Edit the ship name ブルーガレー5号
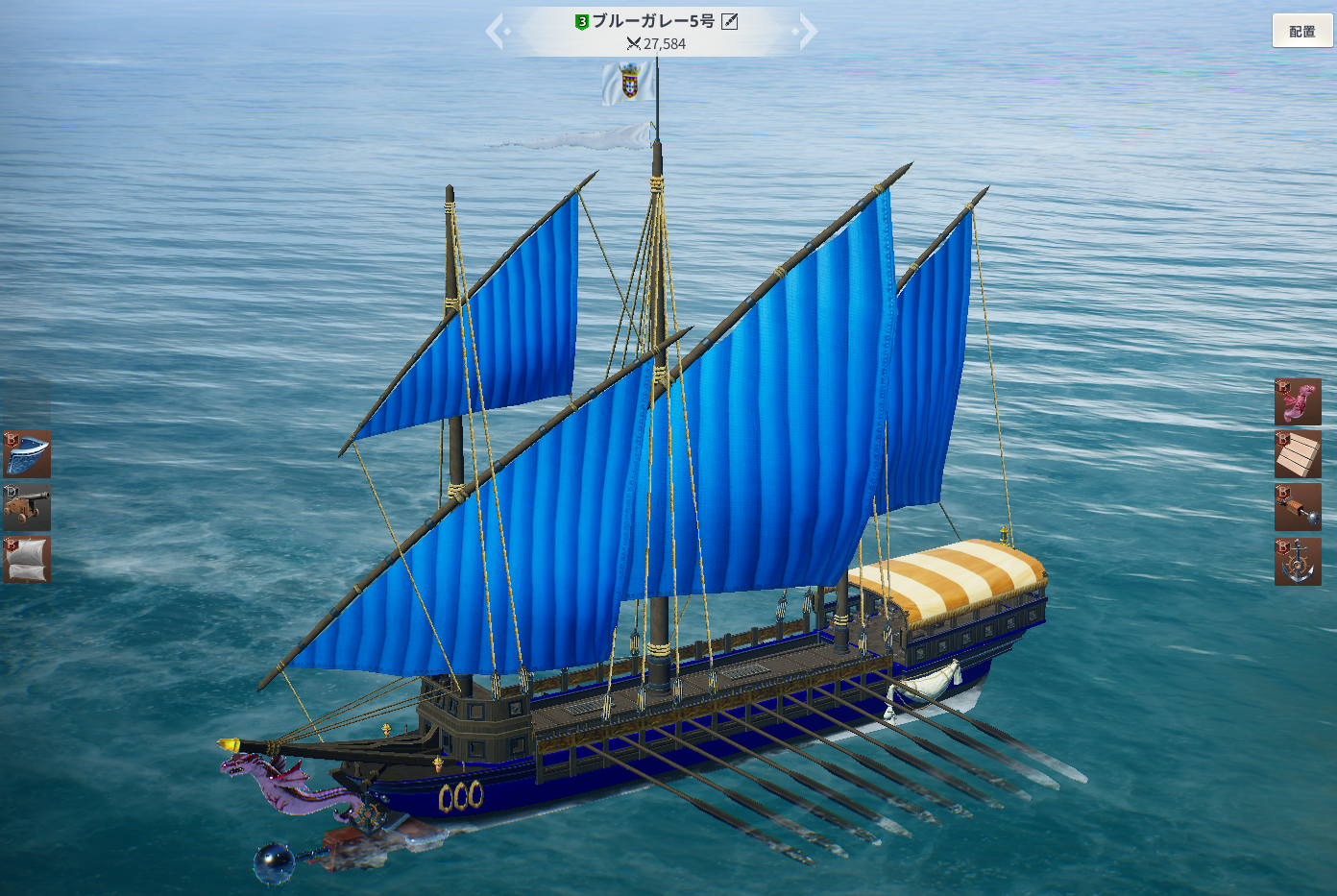Screen dimensions: 1337x896 click(730, 21)
